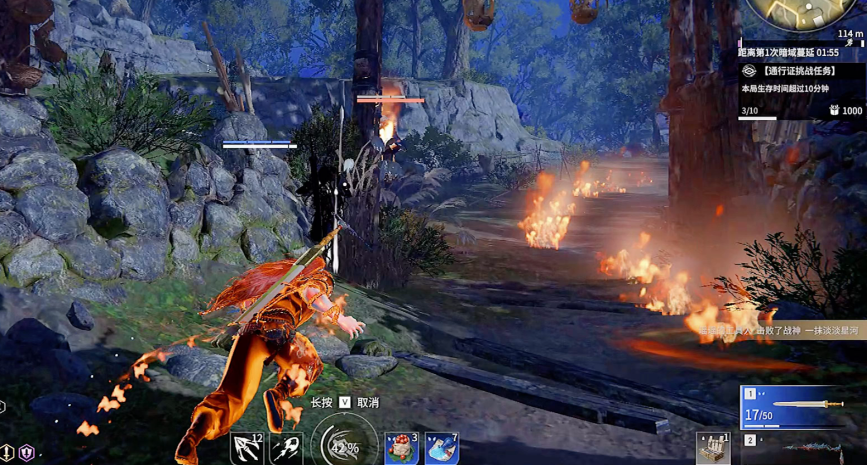Click the circular ultimate gauge showing 42%
Viewport: 867px width, 465px height.
pos(344,447)
